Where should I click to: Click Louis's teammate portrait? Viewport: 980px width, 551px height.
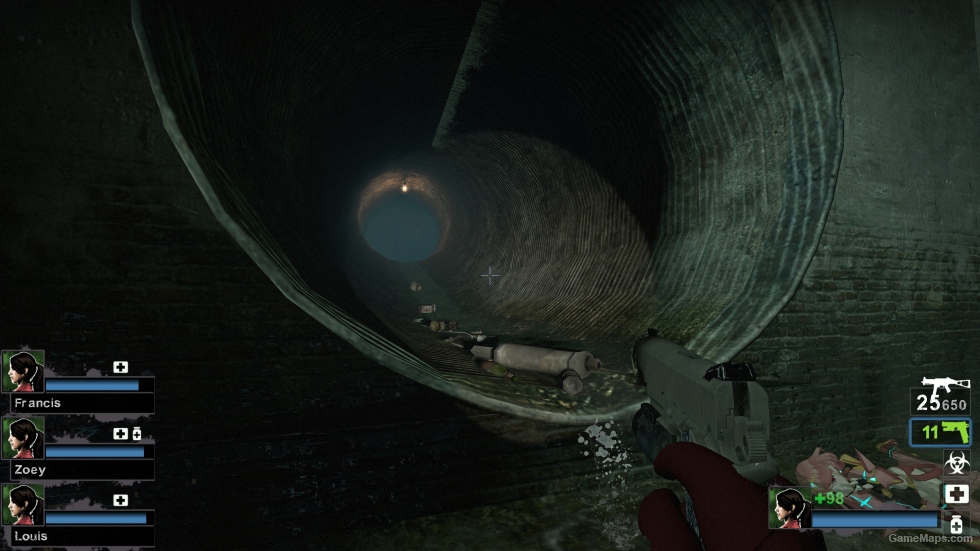[x=23, y=505]
